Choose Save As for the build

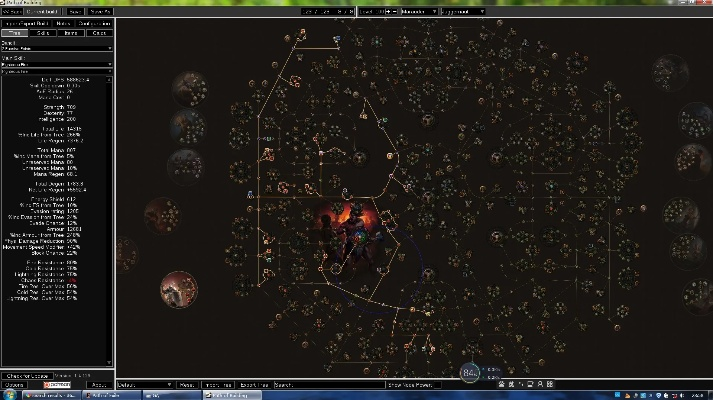pyautogui.click(x=101, y=11)
